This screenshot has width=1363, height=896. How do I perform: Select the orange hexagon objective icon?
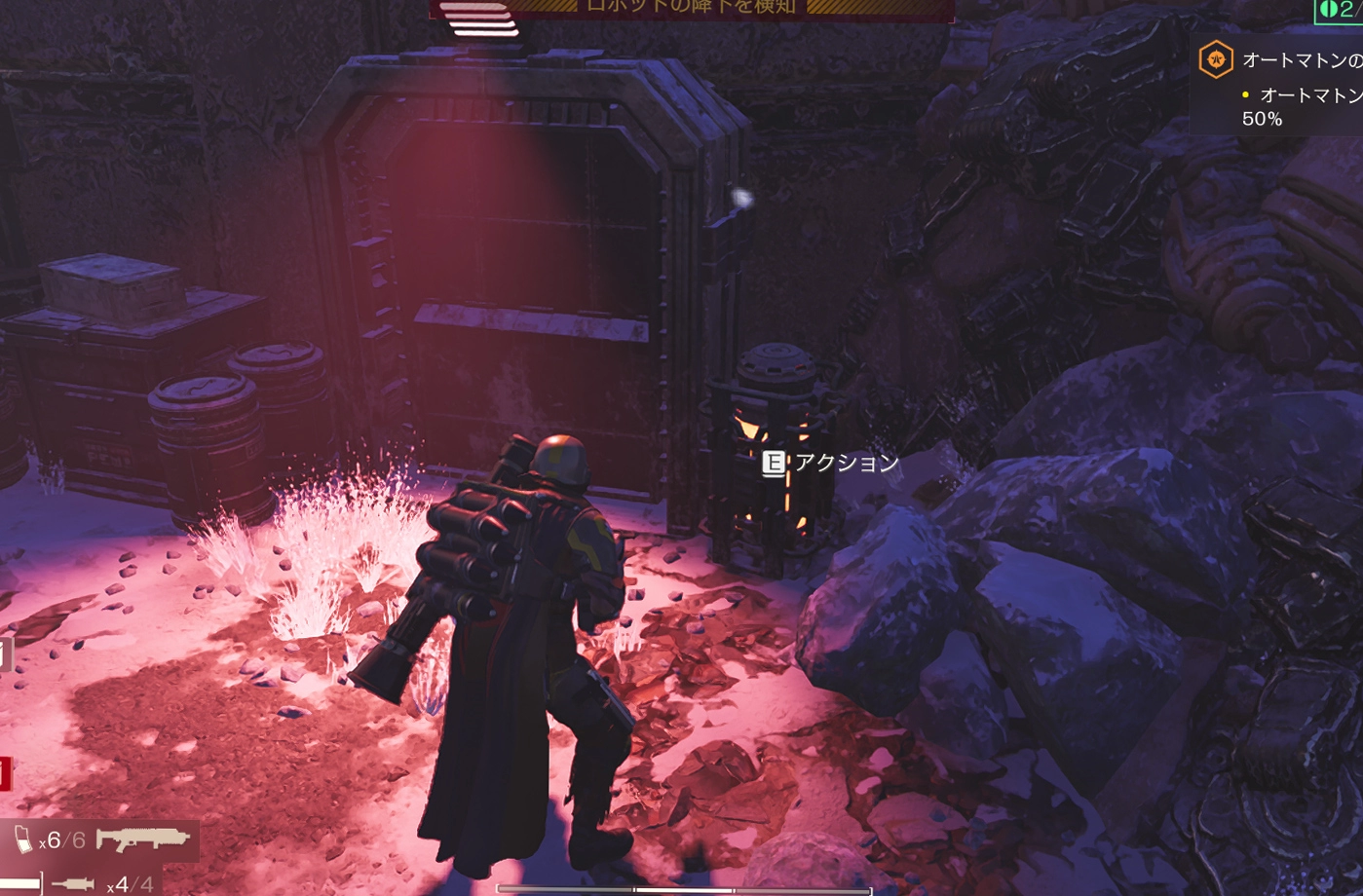[x=1216, y=60]
